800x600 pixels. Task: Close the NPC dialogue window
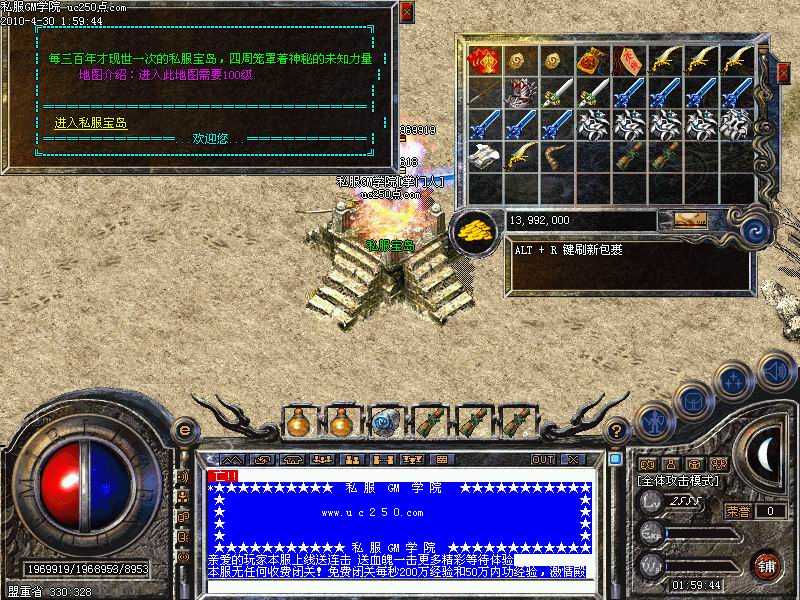[405, 13]
